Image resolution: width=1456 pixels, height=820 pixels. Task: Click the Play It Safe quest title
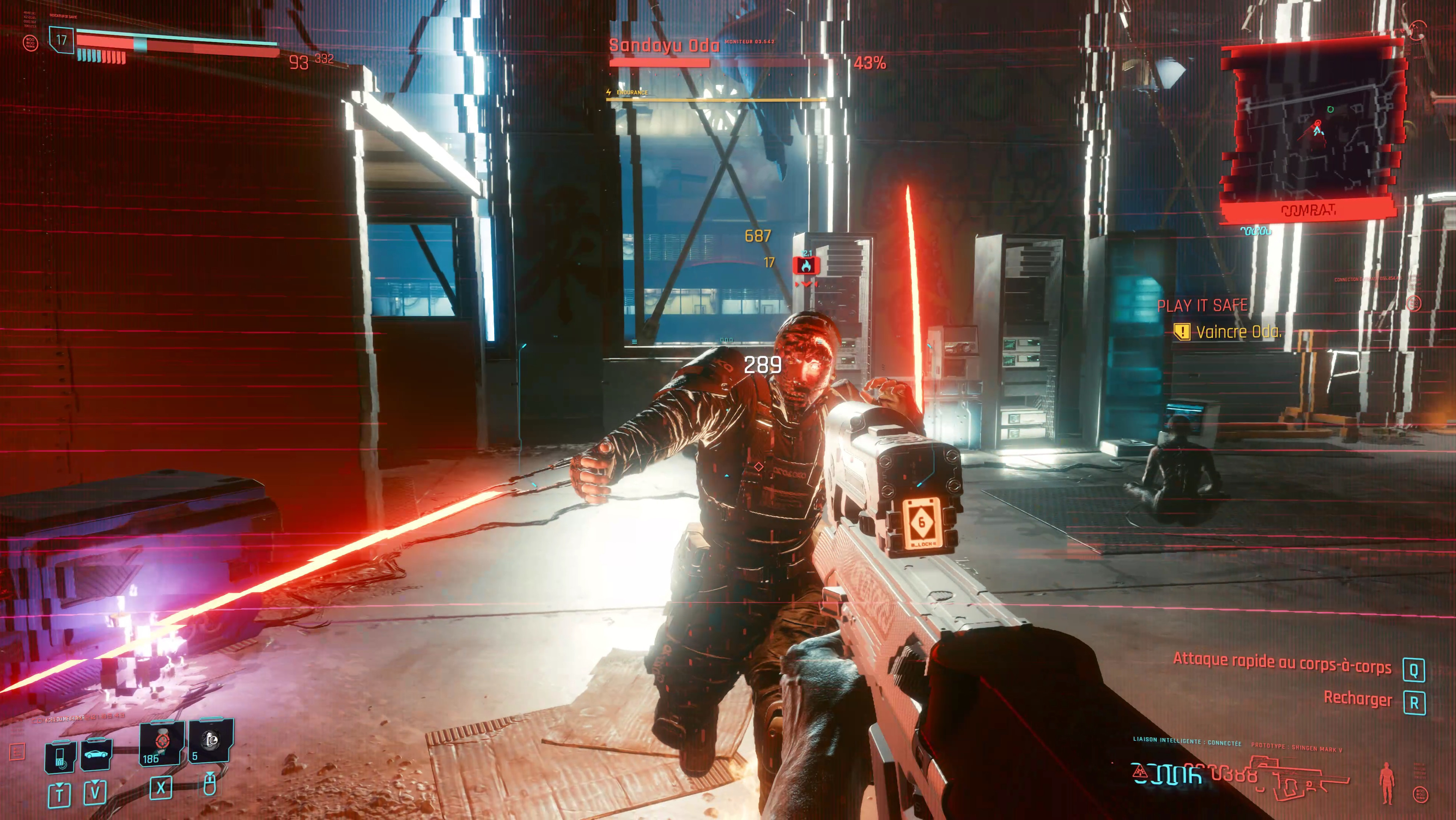(1202, 306)
